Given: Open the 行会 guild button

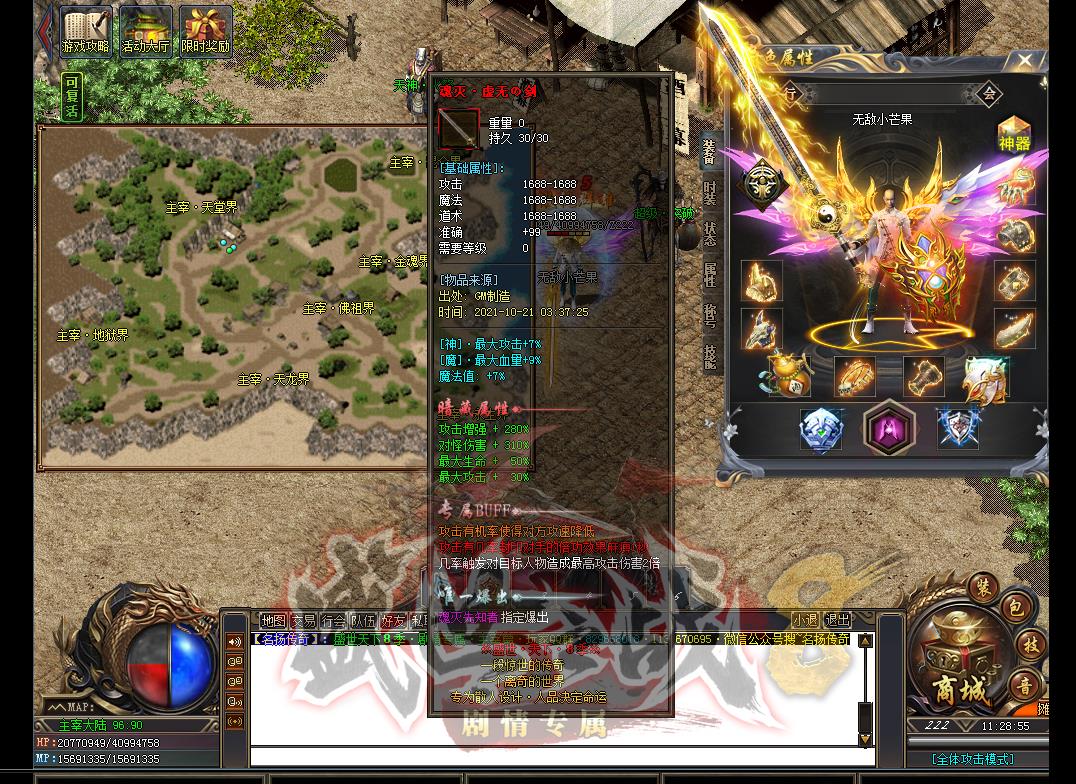Looking at the screenshot, I should (334, 621).
